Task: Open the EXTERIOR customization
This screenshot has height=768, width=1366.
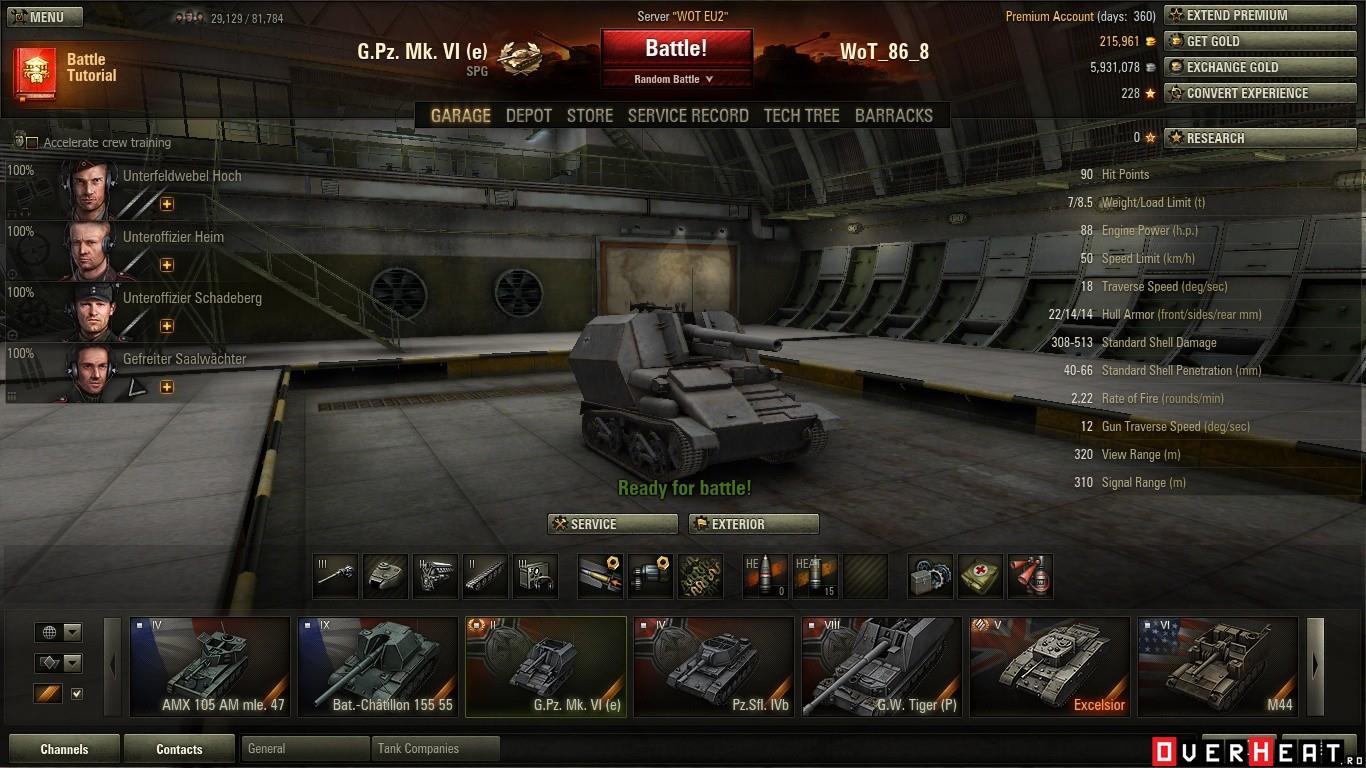Action: [x=753, y=524]
